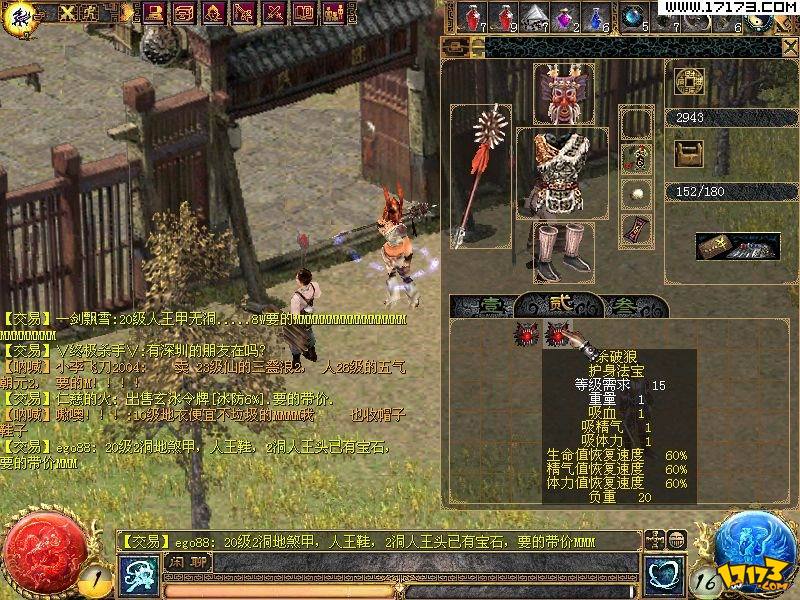800x600 pixels.
Task: Select the blue orb hotbar slot
Action: coord(632,16)
